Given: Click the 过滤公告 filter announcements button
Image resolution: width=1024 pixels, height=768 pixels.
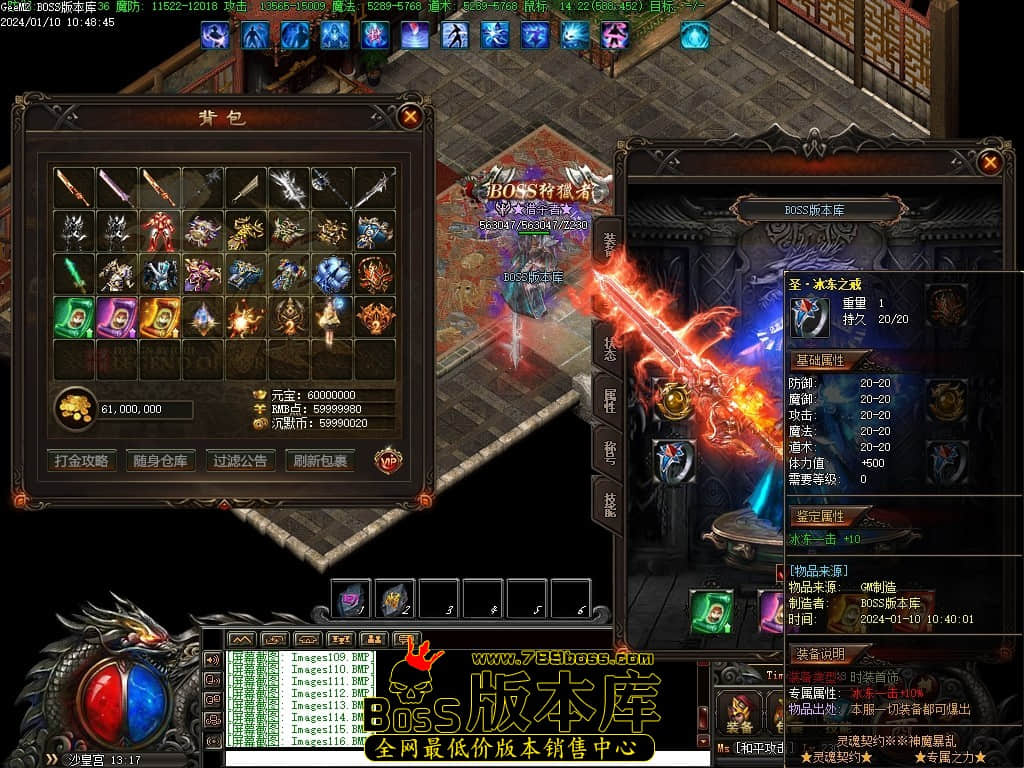Looking at the screenshot, I should pyautogui.click(x=240, y=461).
